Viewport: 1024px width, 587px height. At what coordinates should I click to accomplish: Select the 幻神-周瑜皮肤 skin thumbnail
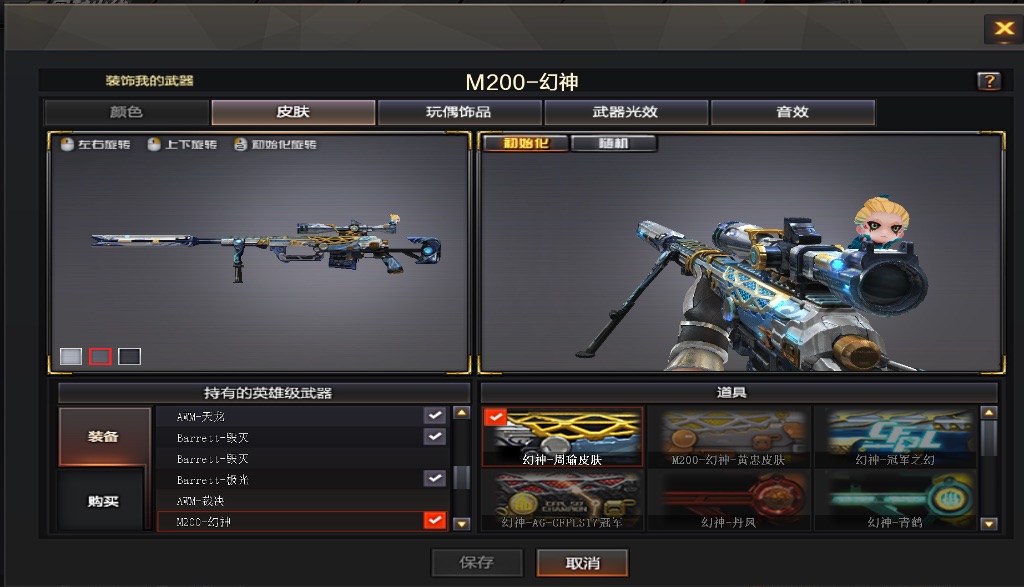click(562, 437)
